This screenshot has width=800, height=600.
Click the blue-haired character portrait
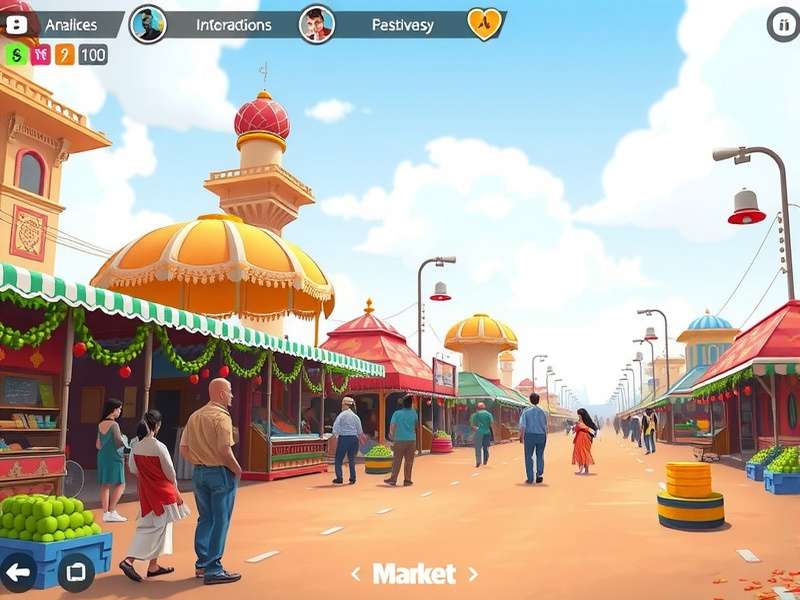point(148,24)
